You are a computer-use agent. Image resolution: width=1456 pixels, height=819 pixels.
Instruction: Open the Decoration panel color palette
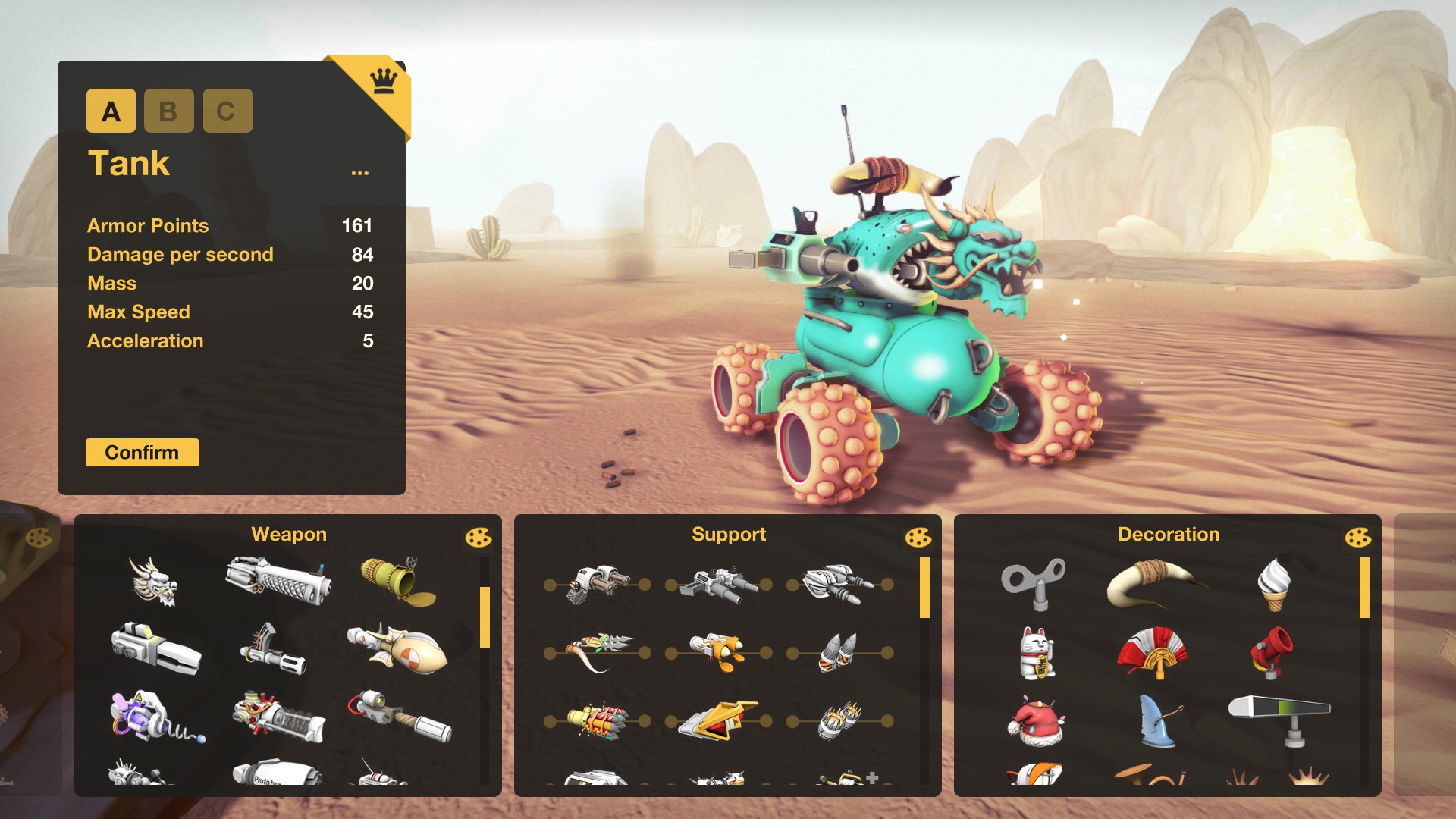(1358, 538)
